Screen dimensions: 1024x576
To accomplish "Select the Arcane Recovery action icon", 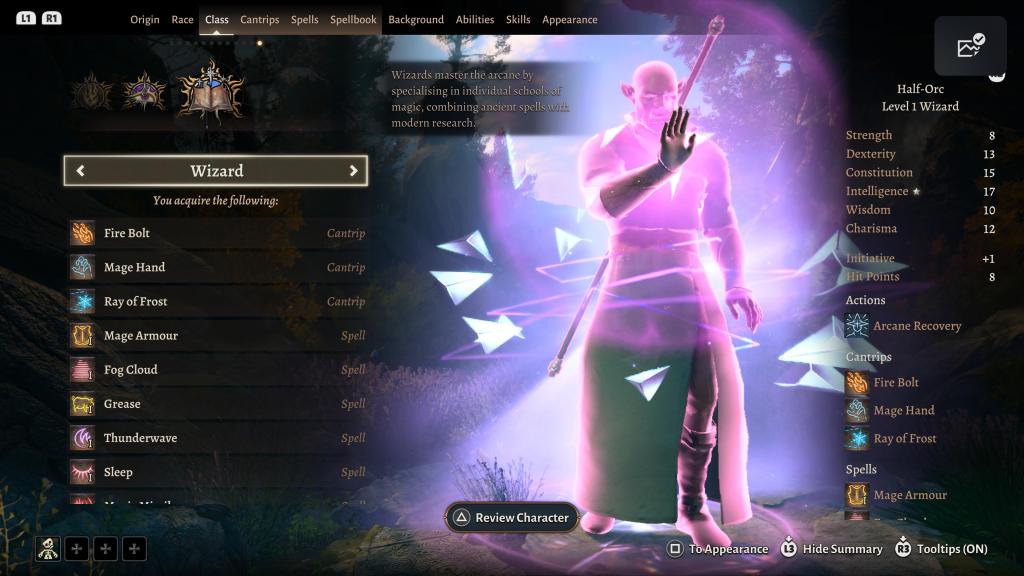I will 857,326.
